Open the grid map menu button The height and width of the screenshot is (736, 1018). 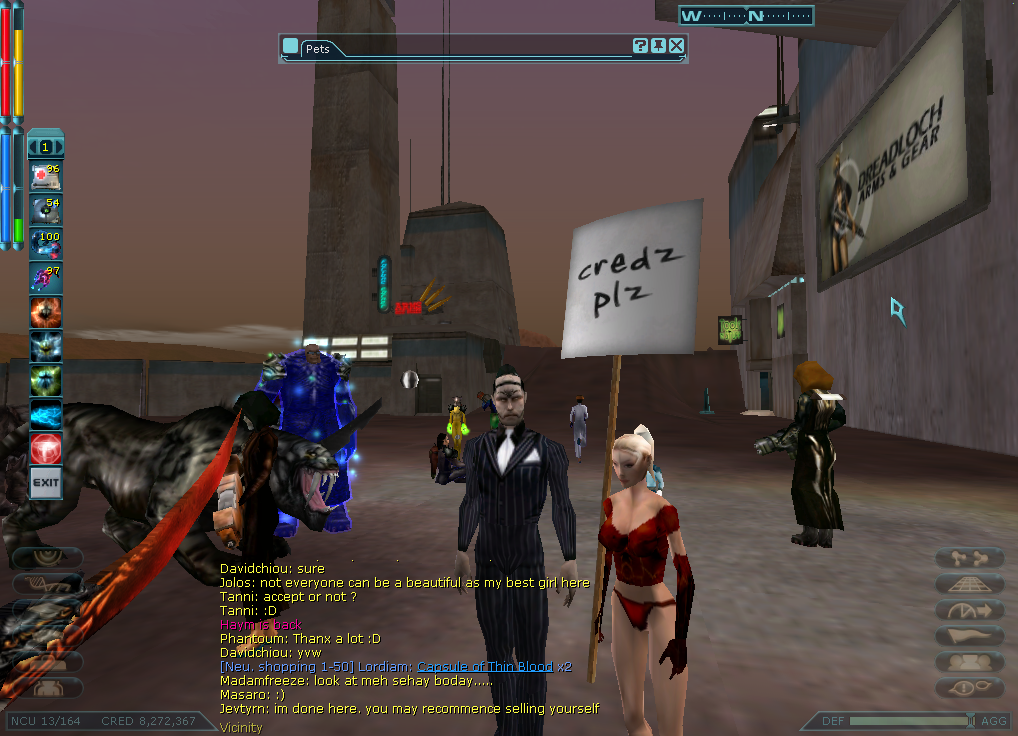[x=969, y=584]
